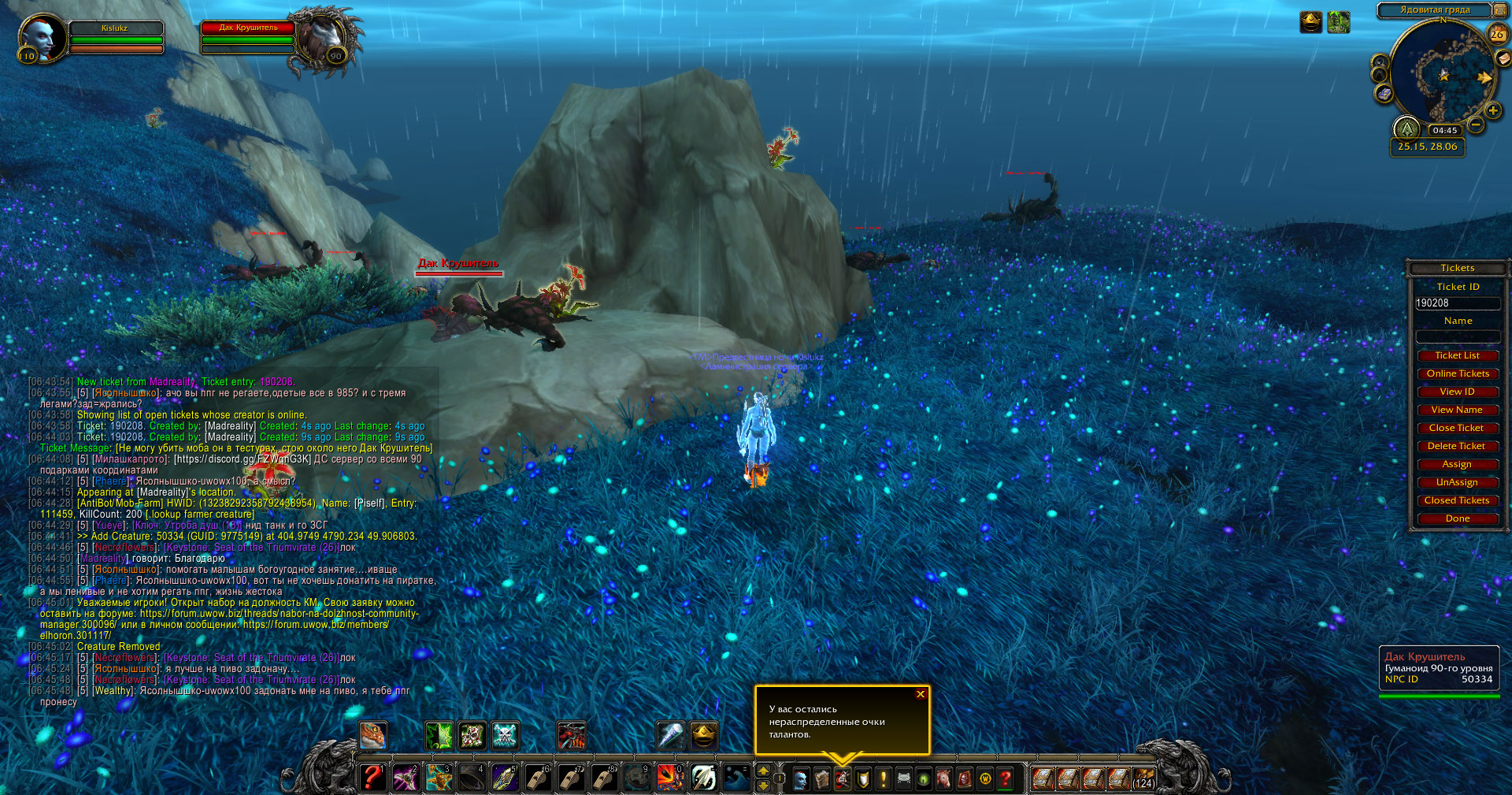This screenshot has width=1512, height=795.
Task: Click the View ID button
Action: (1457, 392)
